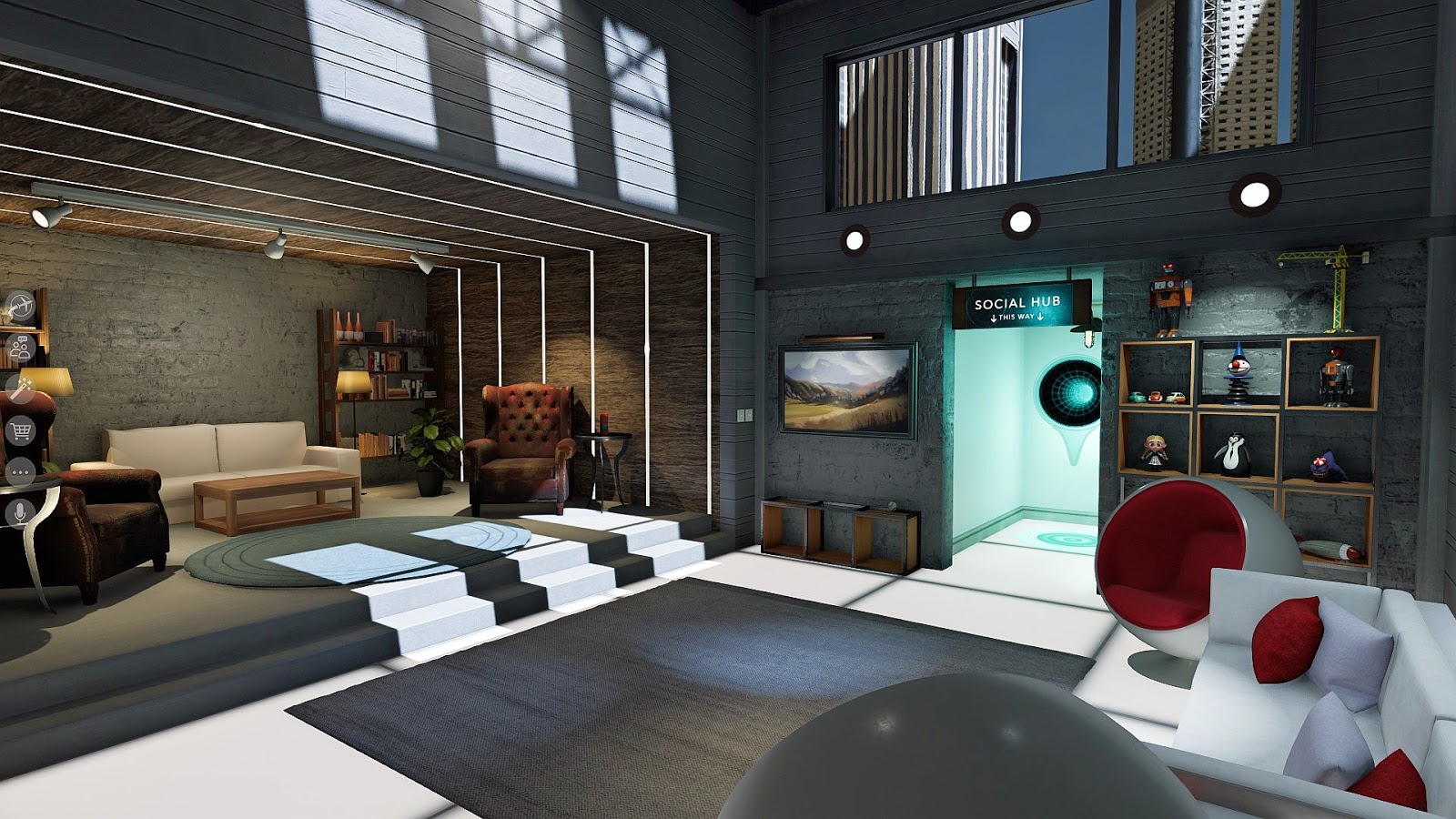
Task: Open the friends and party chat icon
Action: (x=21, y=345)
